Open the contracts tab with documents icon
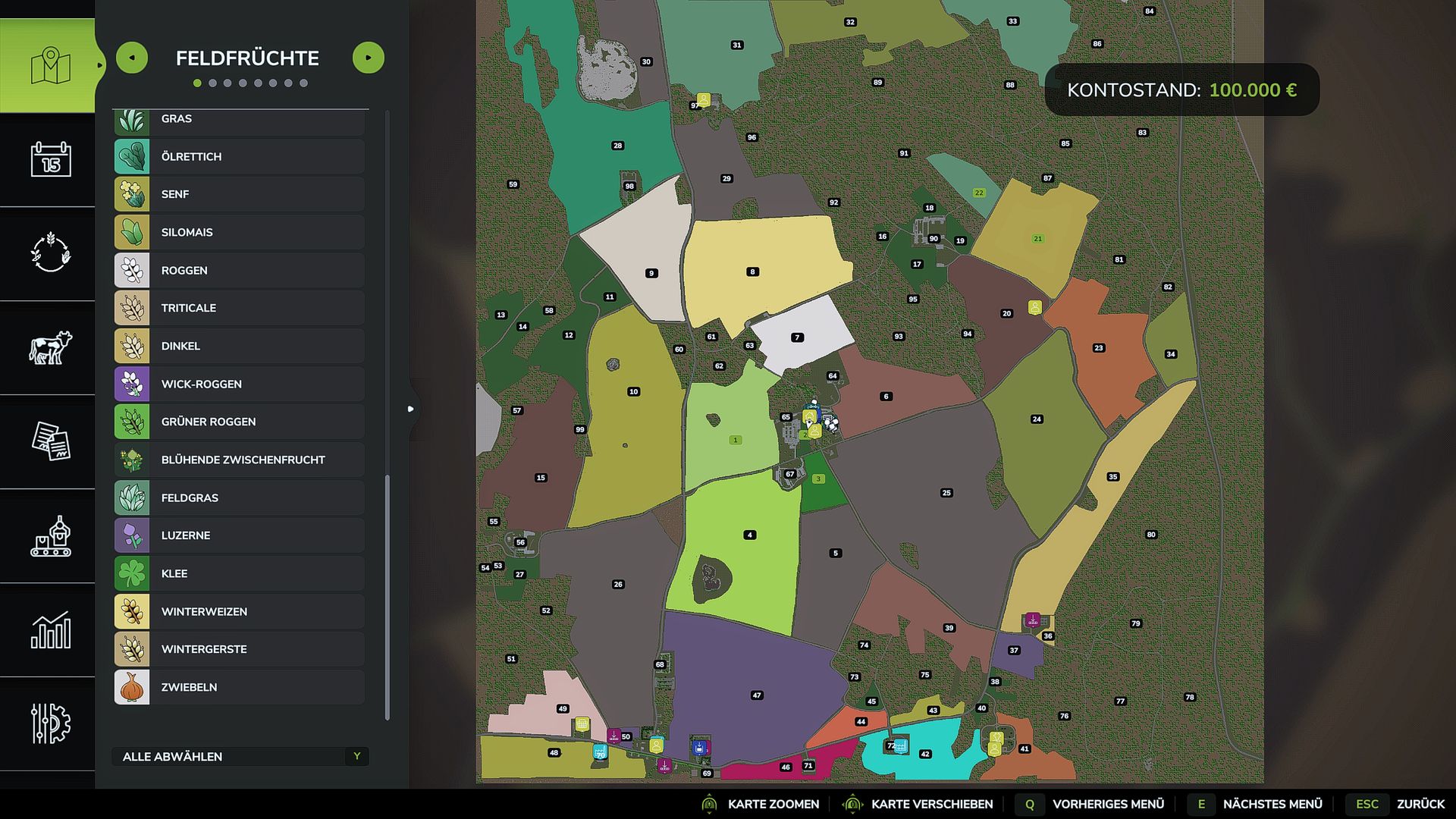Image resolution: width=1456 pixels, height=819 pixels. [x=50, y=441]
